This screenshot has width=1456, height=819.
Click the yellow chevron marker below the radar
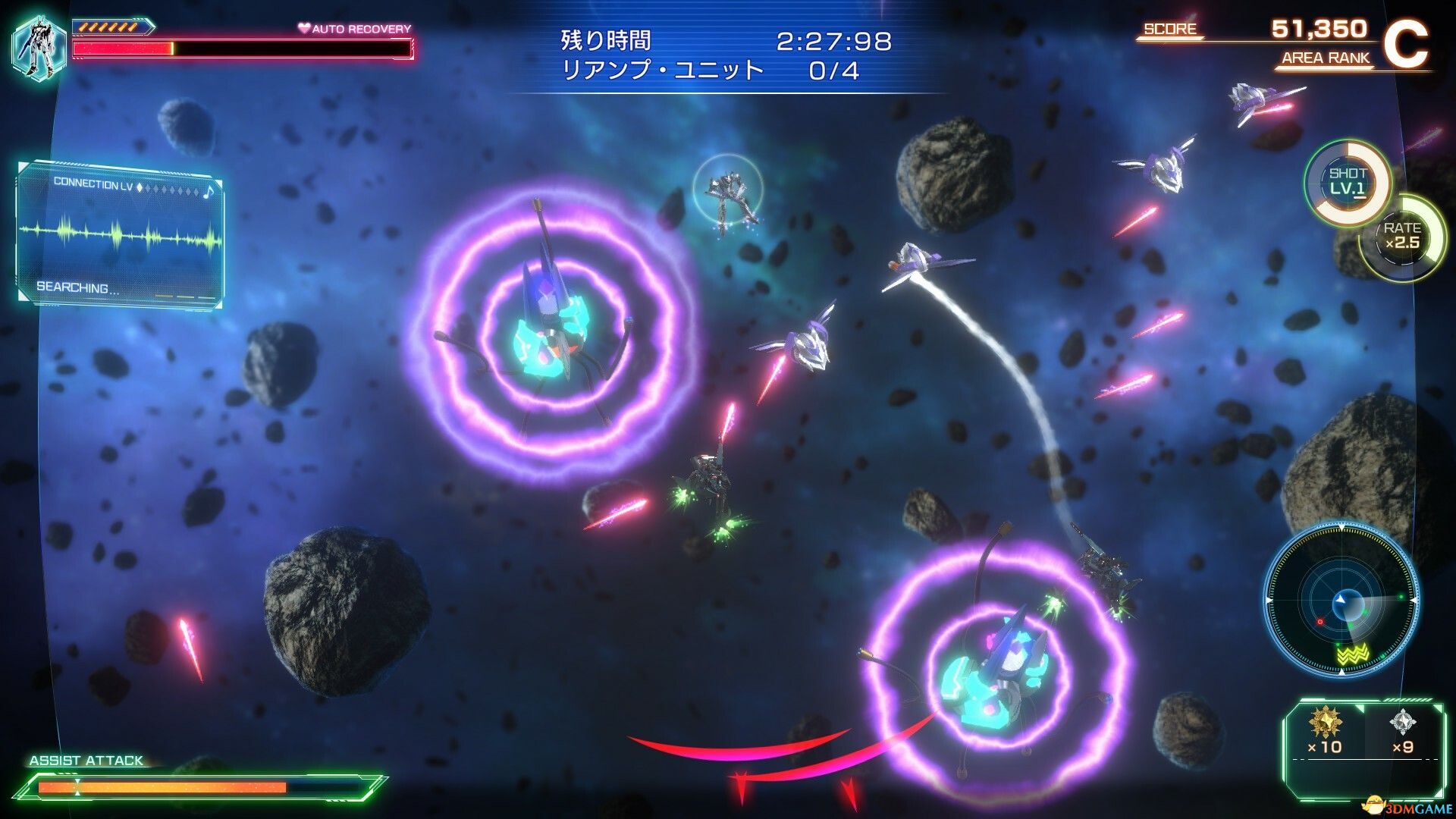tap(1353, 653)
